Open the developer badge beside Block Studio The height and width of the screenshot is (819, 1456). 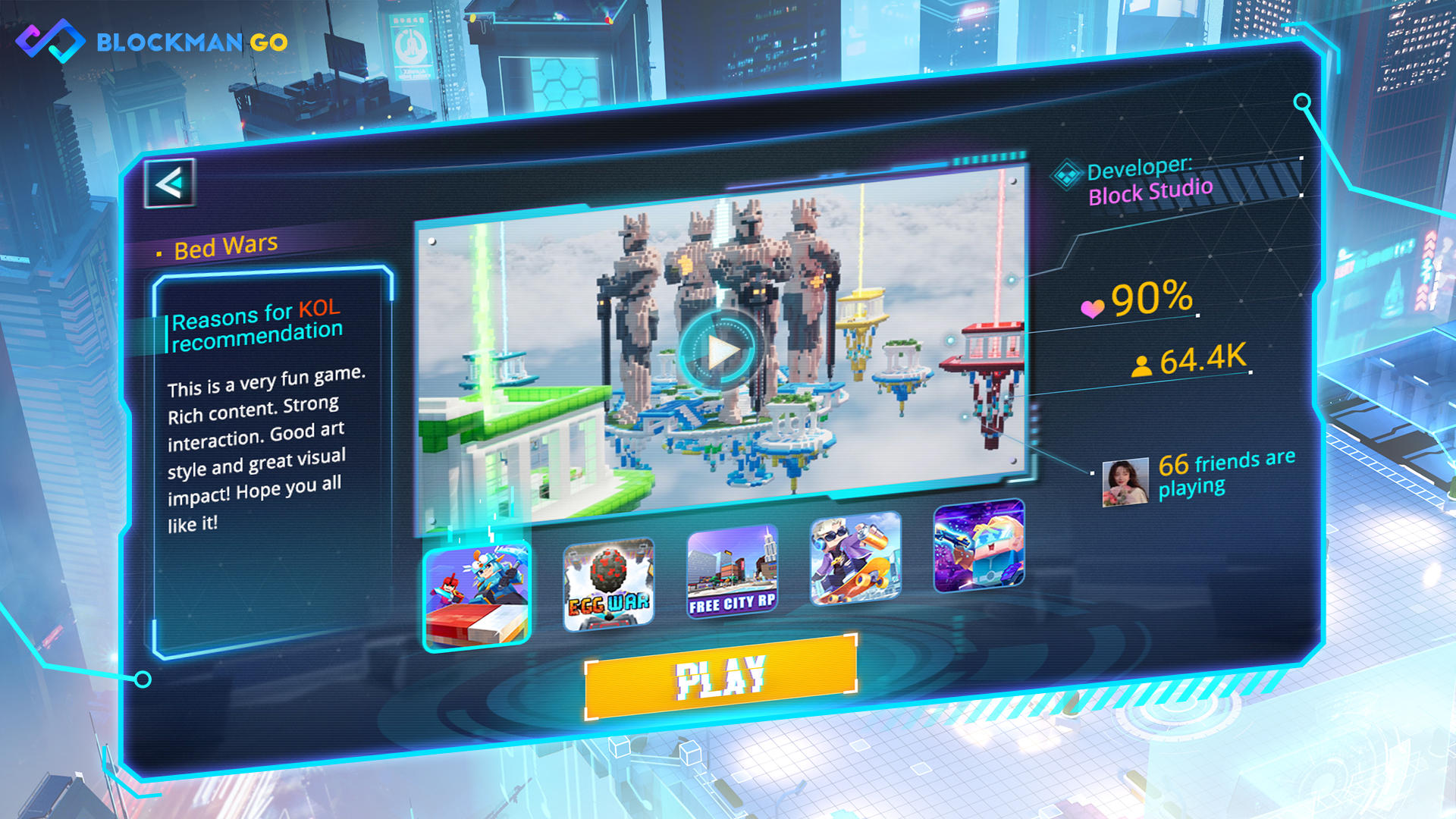click(x=1067, y=173)
